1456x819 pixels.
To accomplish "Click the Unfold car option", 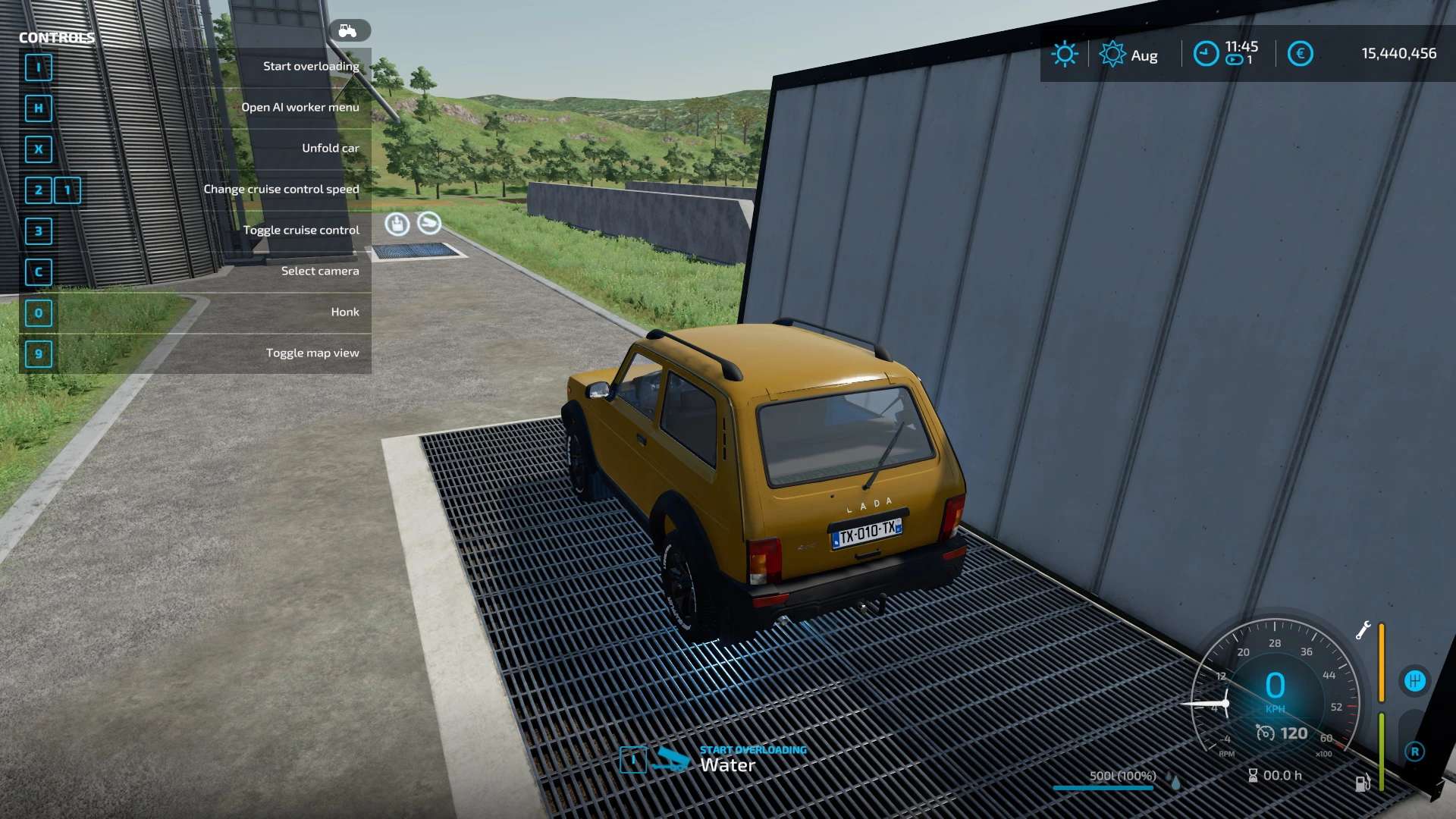I will [x=331, y=148].
